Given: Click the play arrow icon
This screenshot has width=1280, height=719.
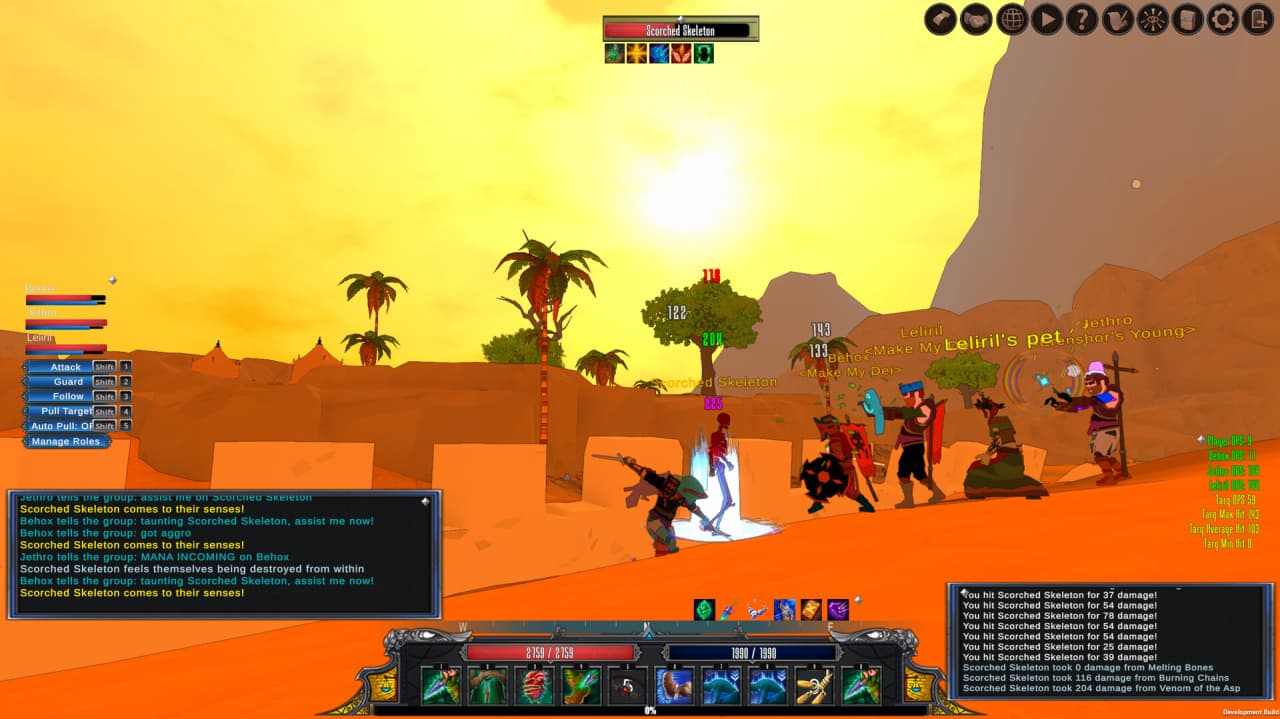Looking at the screenshot, I should pyautogui.click(x=1047, y=19).
